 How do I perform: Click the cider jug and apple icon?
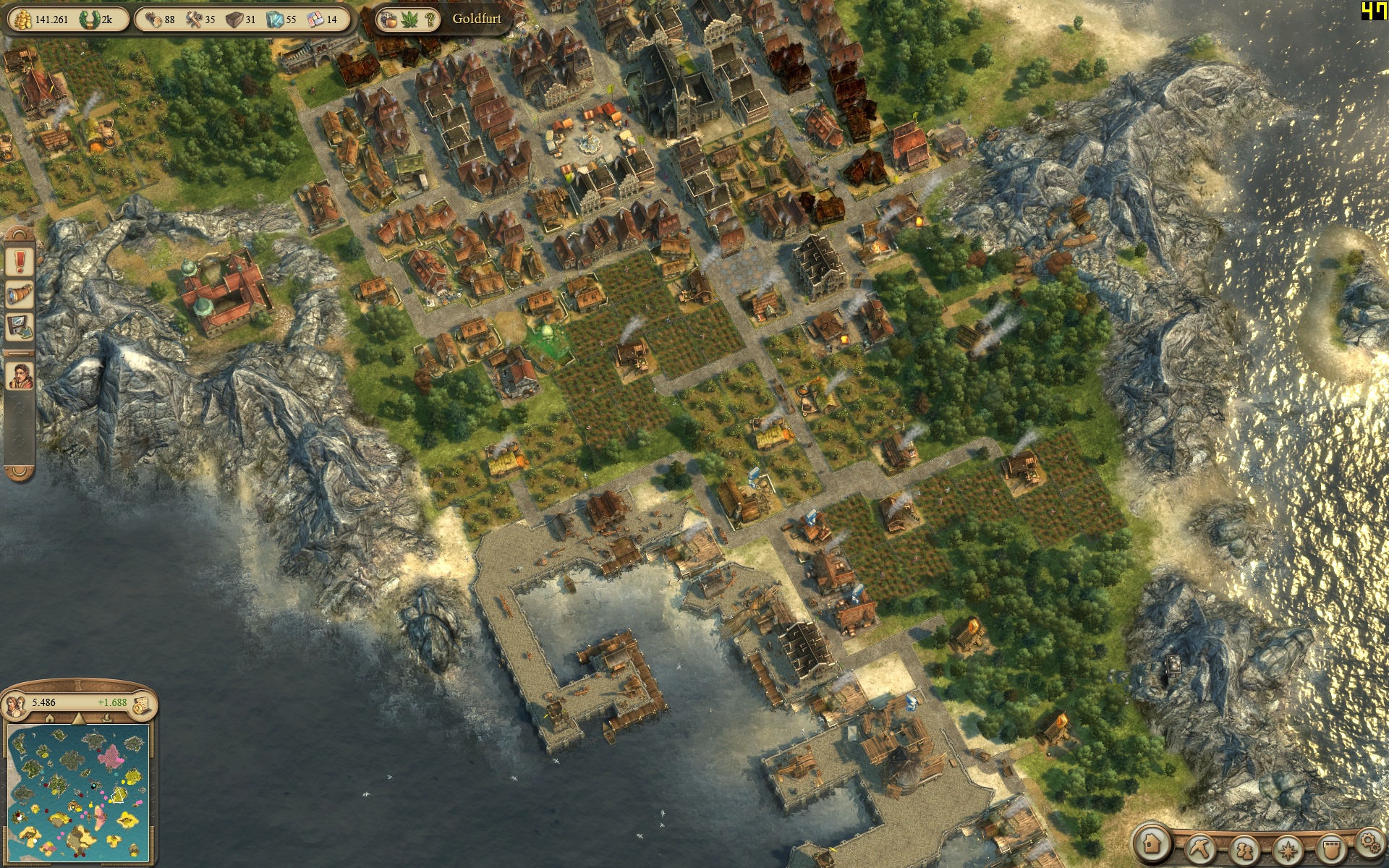click(388, 20)
